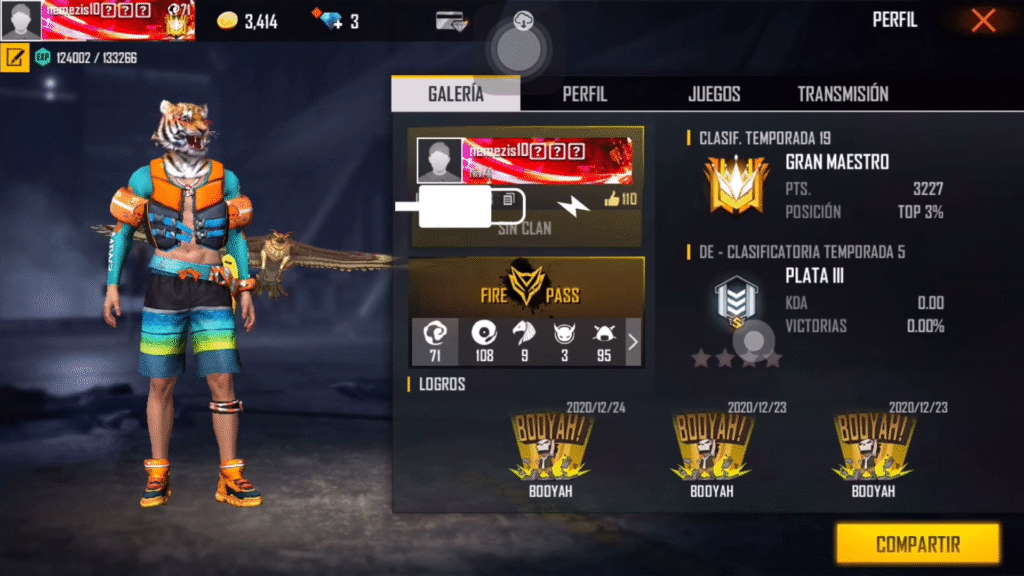This screenshot has height=576, width=1024.
Task: Open the Perfil tab
Action: [584, 94]
